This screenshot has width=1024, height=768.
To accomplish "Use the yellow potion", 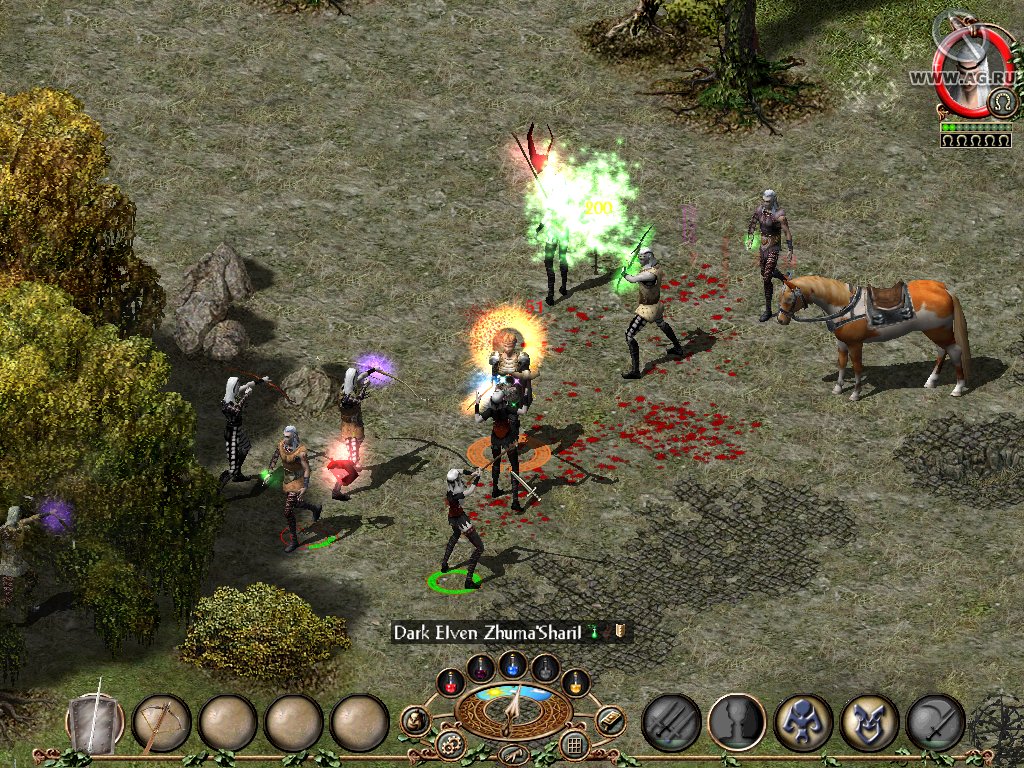I will point(575,682).
